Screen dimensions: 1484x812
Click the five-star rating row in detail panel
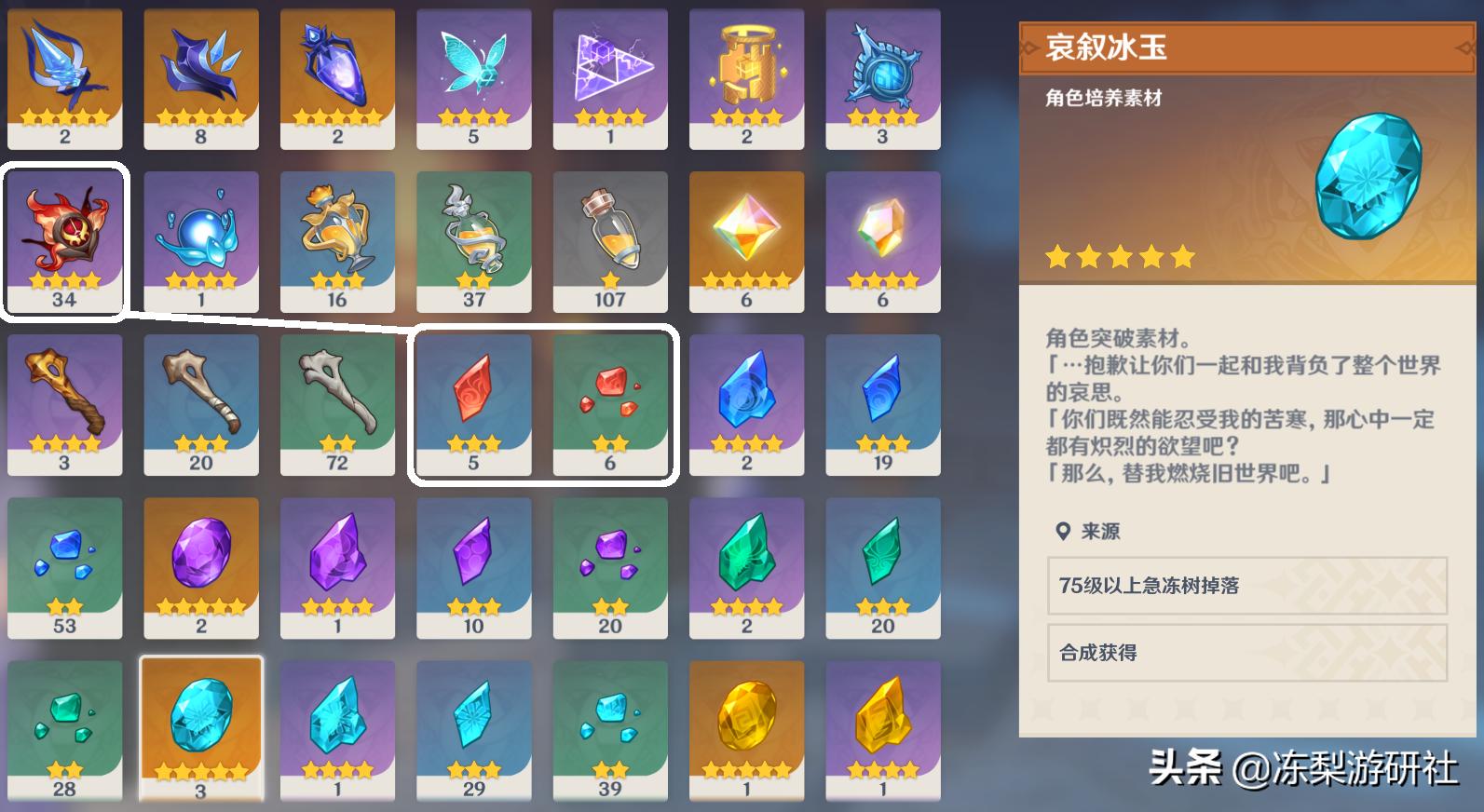click(1118, 256)
